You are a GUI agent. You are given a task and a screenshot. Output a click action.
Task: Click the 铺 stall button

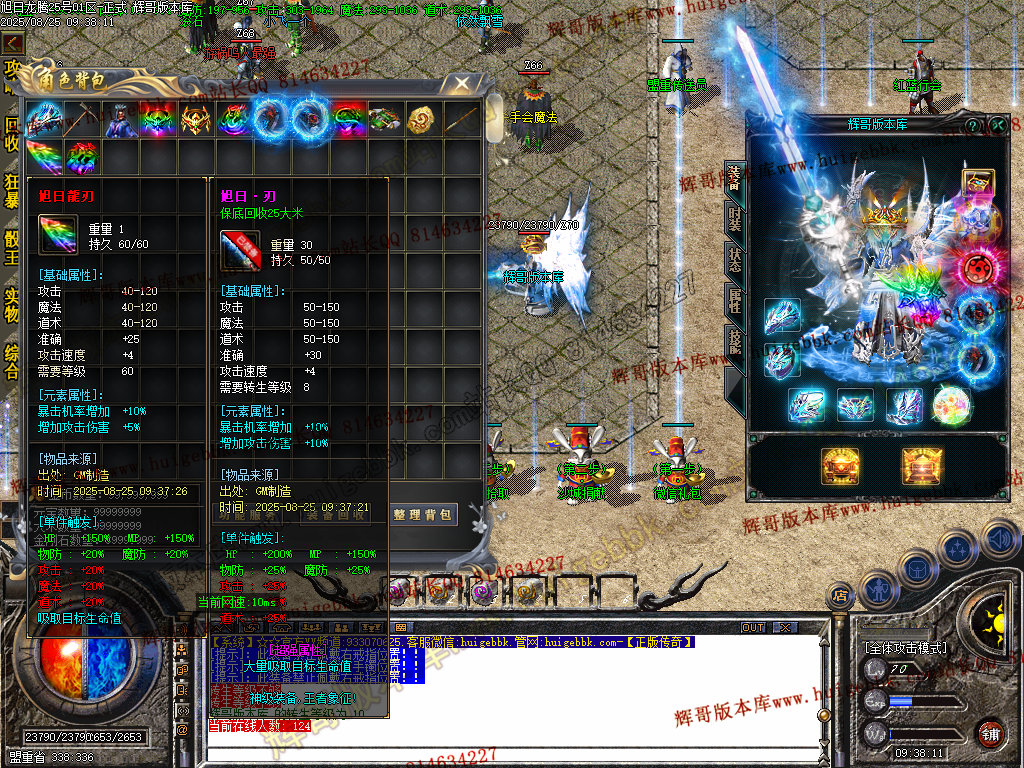coord(990,734)
